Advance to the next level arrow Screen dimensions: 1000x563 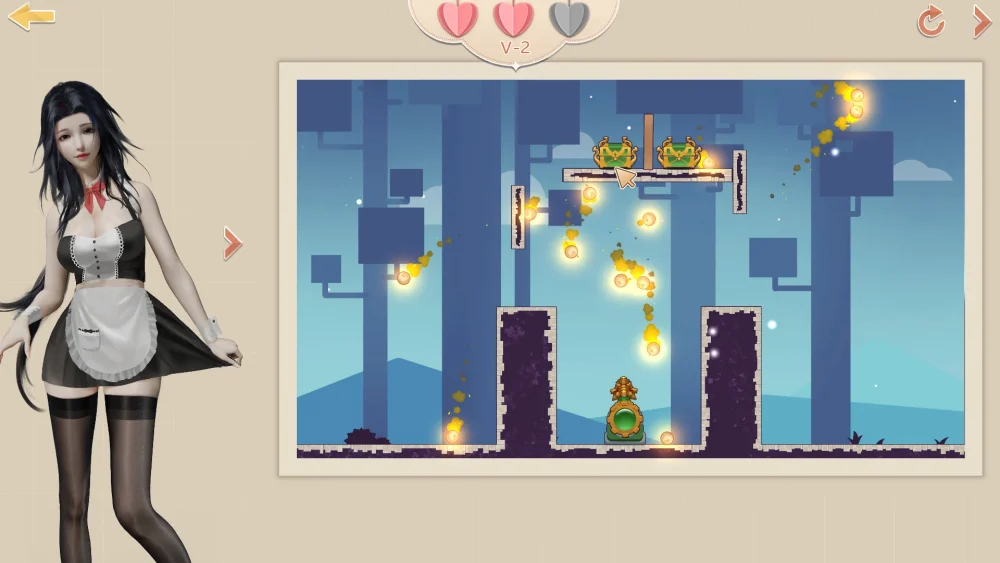click(x=982, y=21)
